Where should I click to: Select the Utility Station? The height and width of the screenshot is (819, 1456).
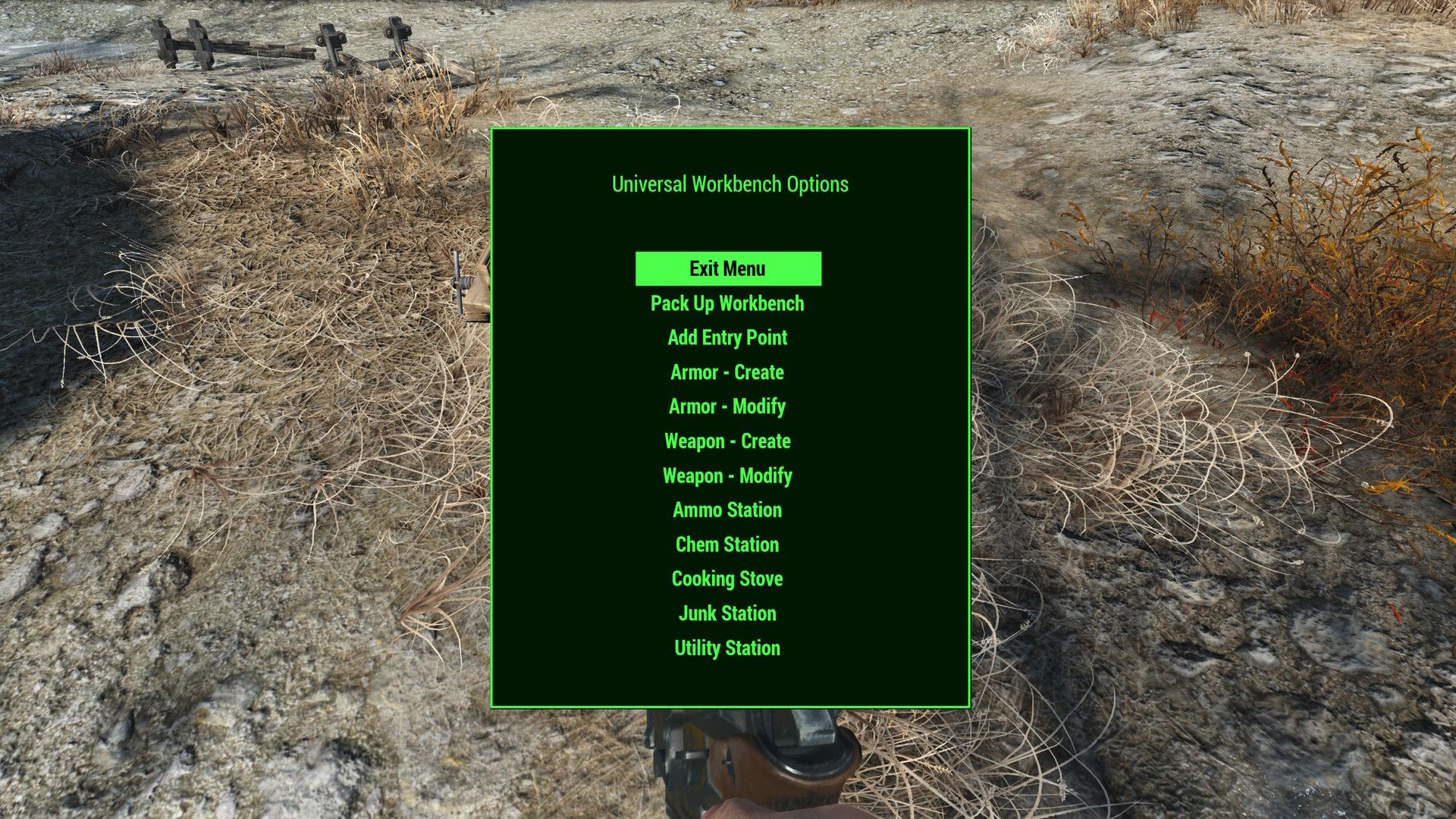pyautogui.click(x=727, y=648)
